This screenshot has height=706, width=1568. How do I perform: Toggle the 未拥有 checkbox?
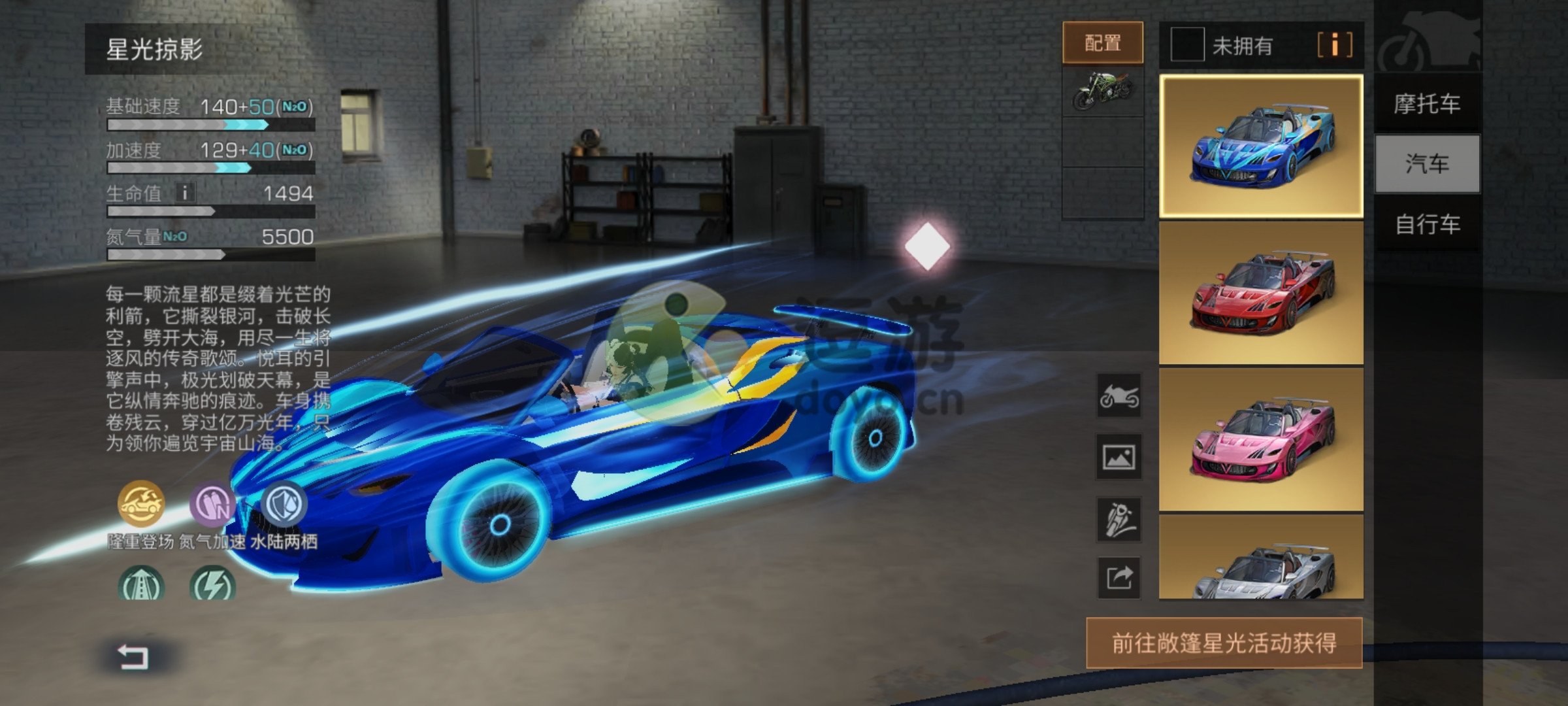pyautogui.click(x=1187, y=45)
